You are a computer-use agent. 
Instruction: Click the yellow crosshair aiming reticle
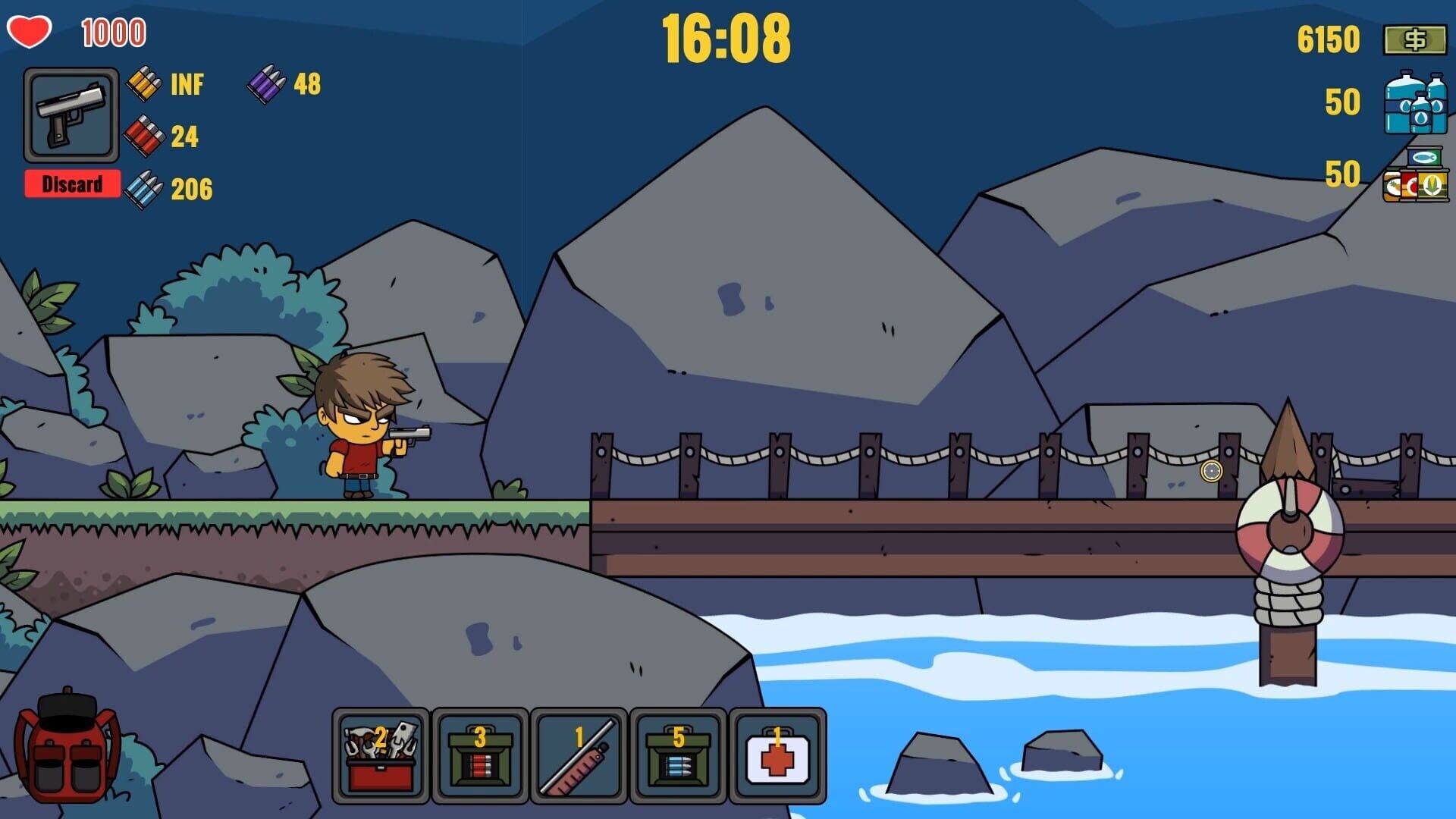tap(1213, 472)
